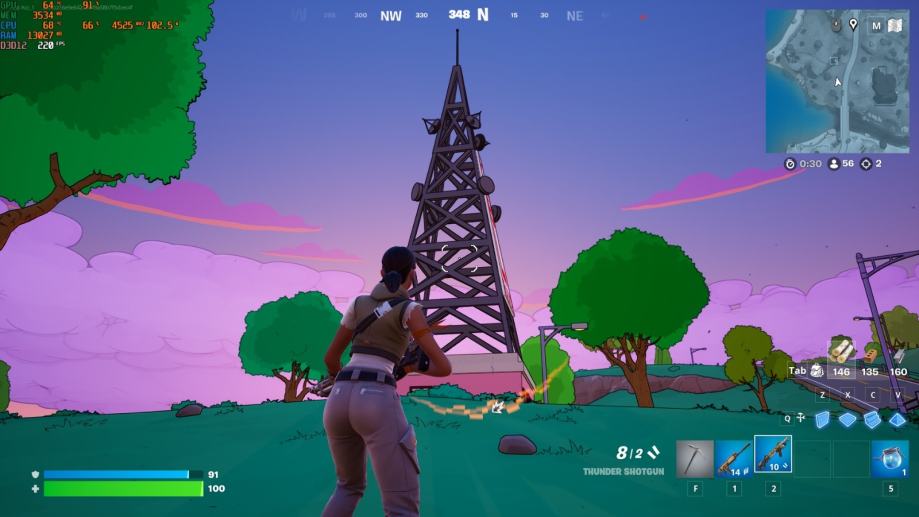Choose the wall building piece
This screenshot has height=517, width=919.
[x=822, y=419]
